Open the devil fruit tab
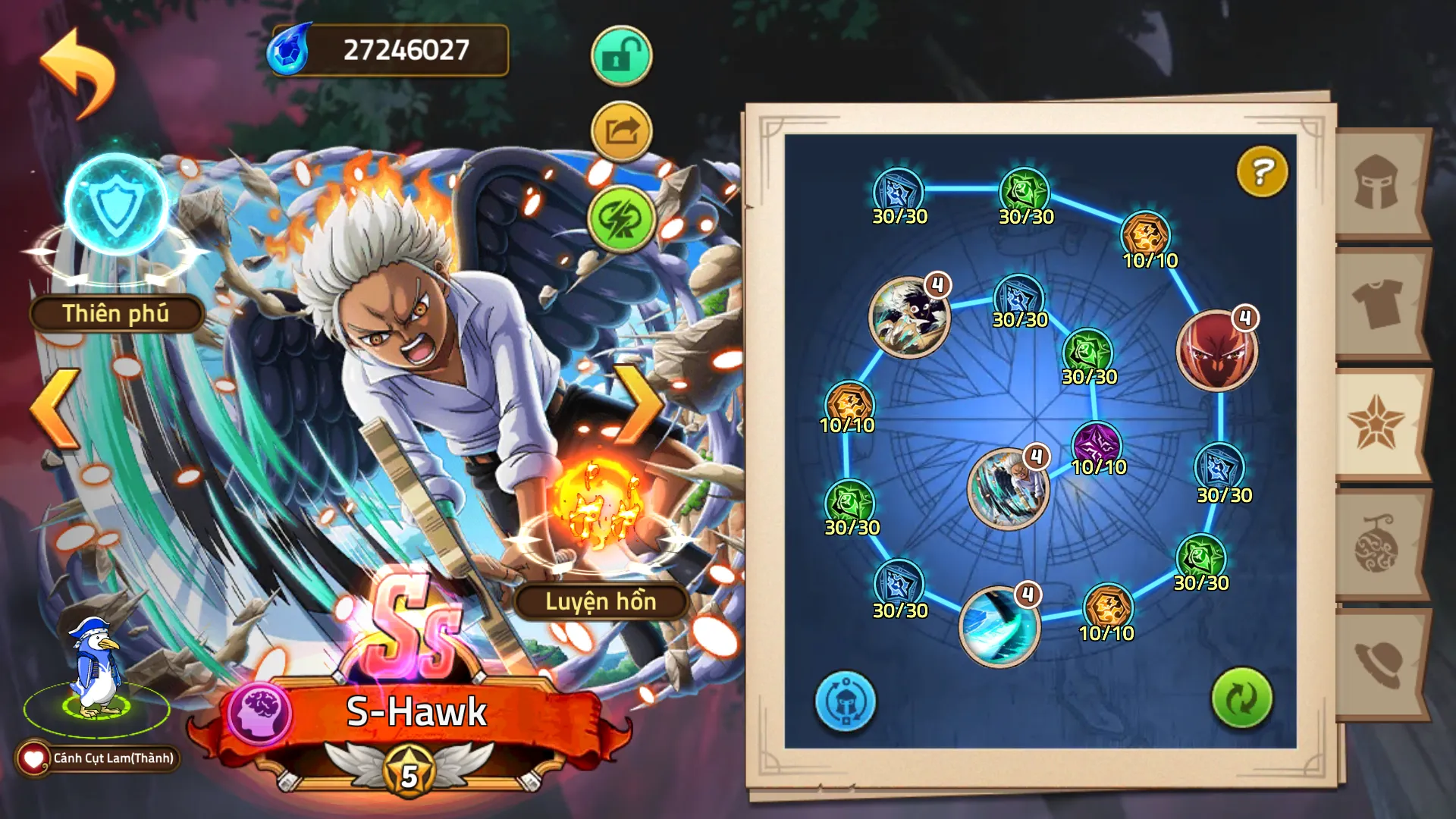1456x819 pixels. point(1376,544)
